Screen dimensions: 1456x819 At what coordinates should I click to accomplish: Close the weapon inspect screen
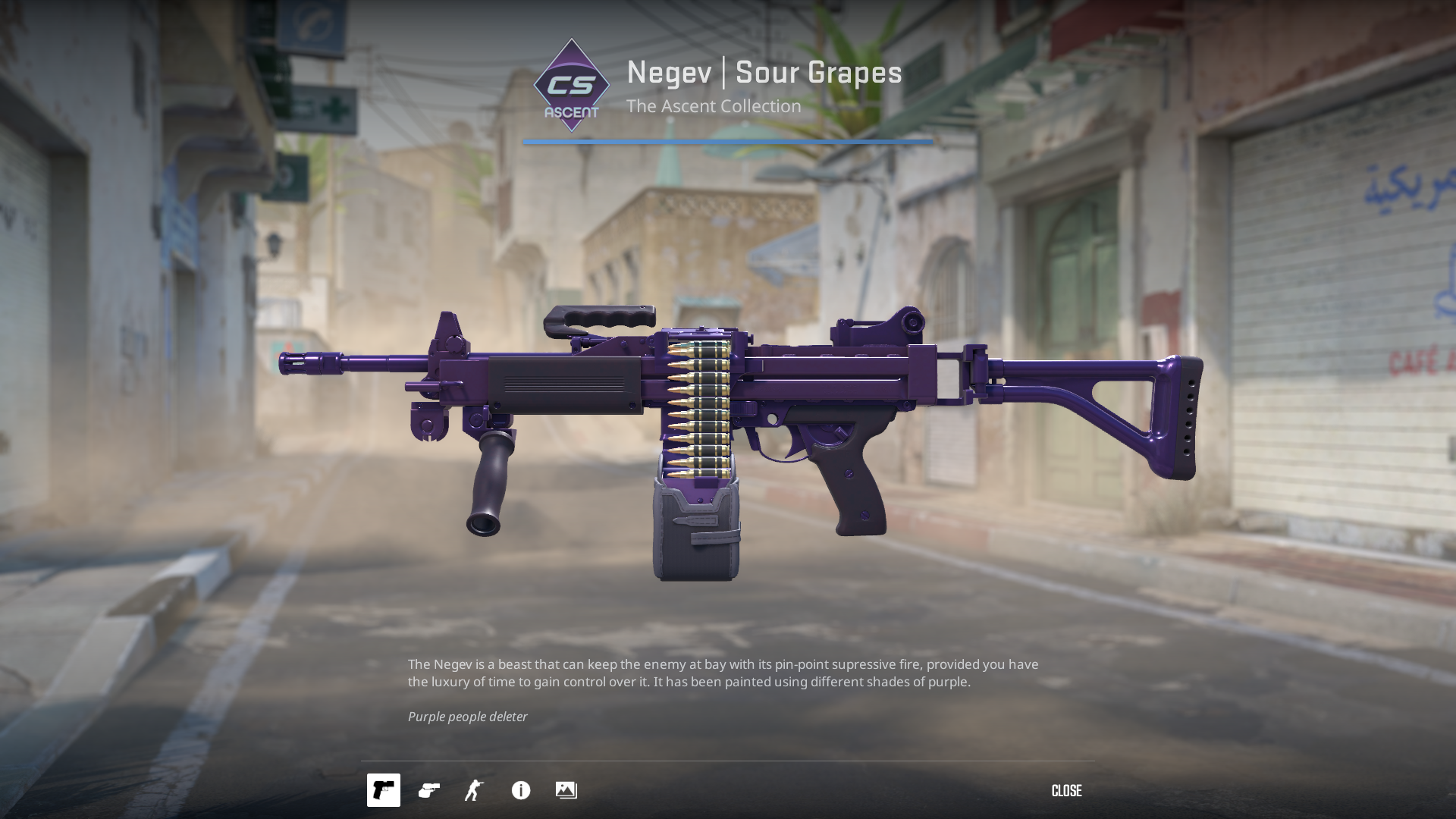(1066, 791)
